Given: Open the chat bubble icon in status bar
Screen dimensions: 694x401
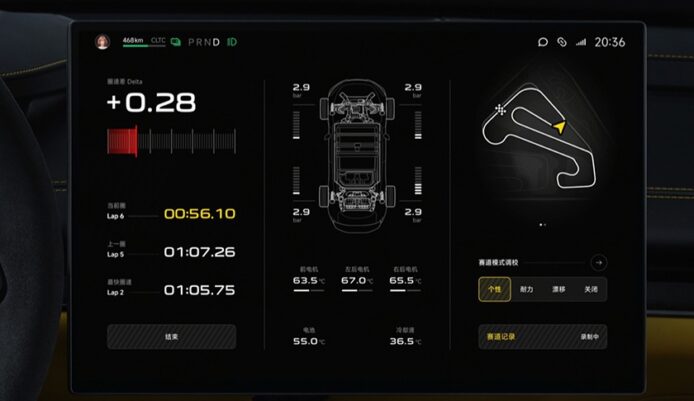Looking at the screenshot, I should tap(543, 42).
